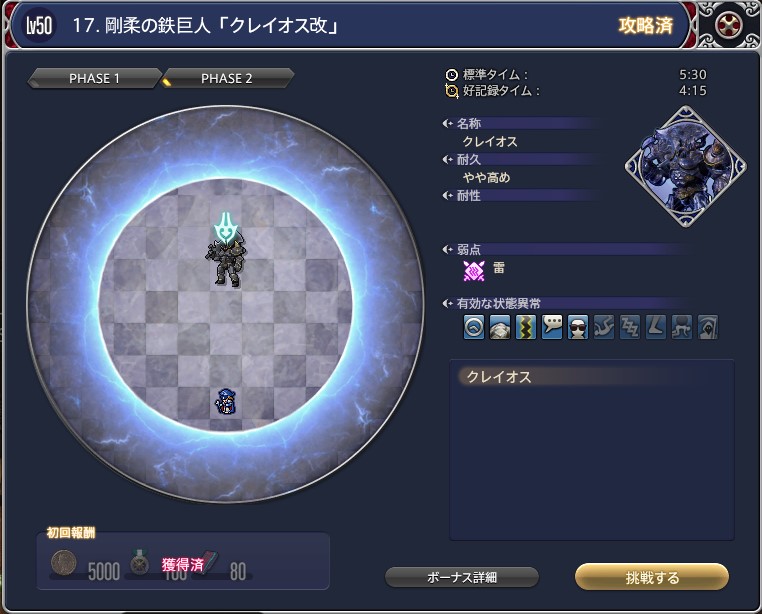Open bonus details (ボーナス詳細)
This screenshot has width=762, height=614.
point(462,577)
